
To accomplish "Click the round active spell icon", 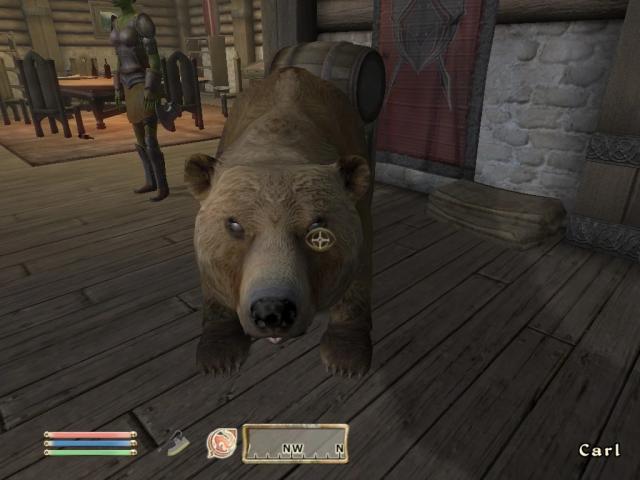I will tap(220, 443).
